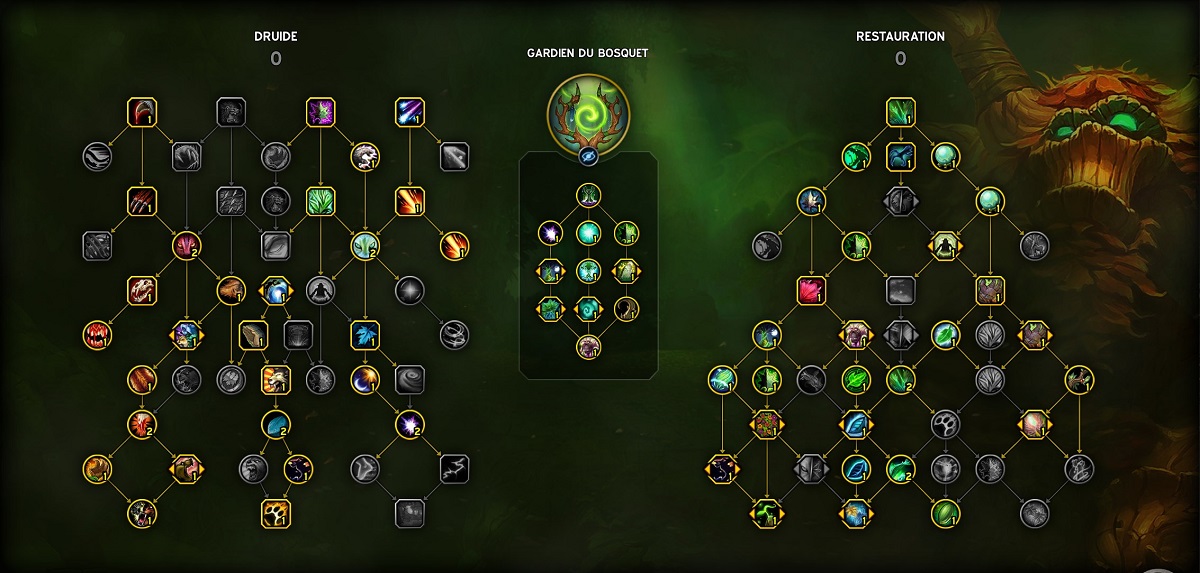
Task: Select the red claw marks talent
Action: click(x=142, y=201)
